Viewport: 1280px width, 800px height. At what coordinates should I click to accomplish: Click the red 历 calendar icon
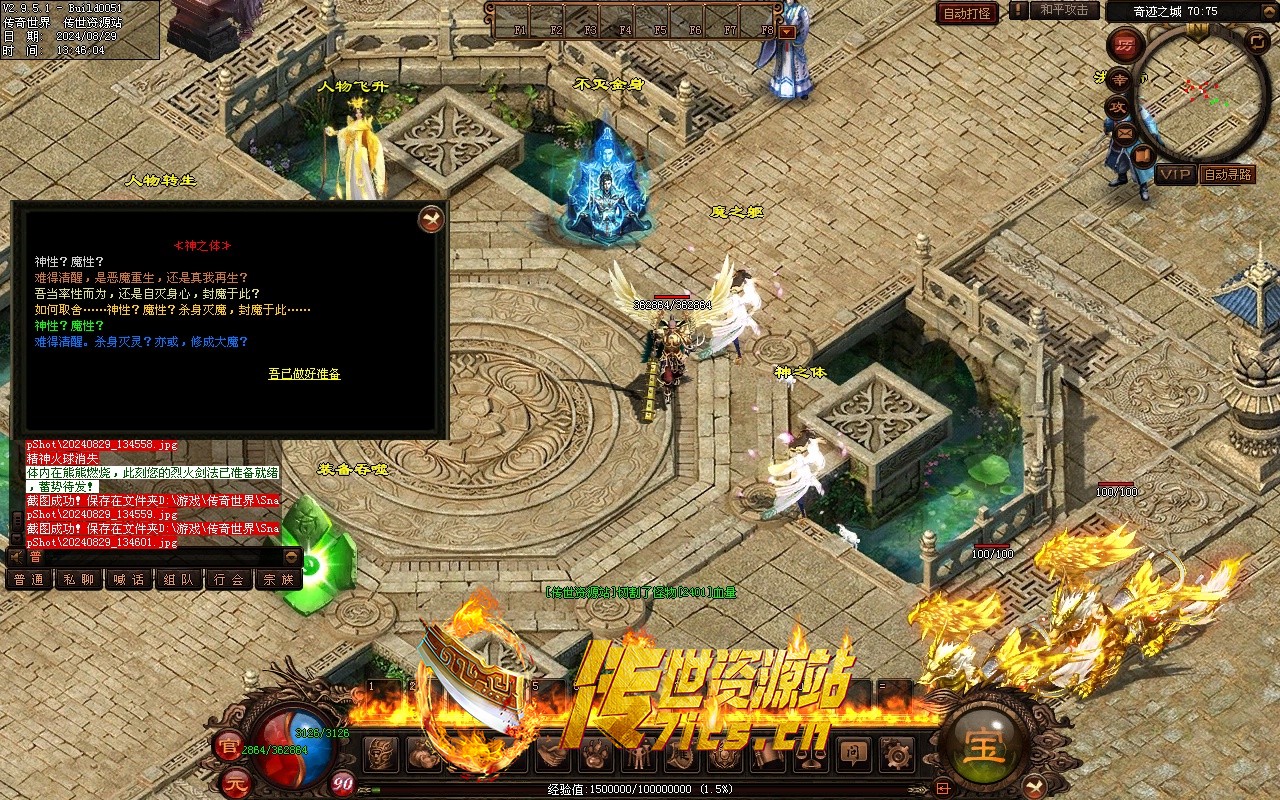tap(1126, 44)
